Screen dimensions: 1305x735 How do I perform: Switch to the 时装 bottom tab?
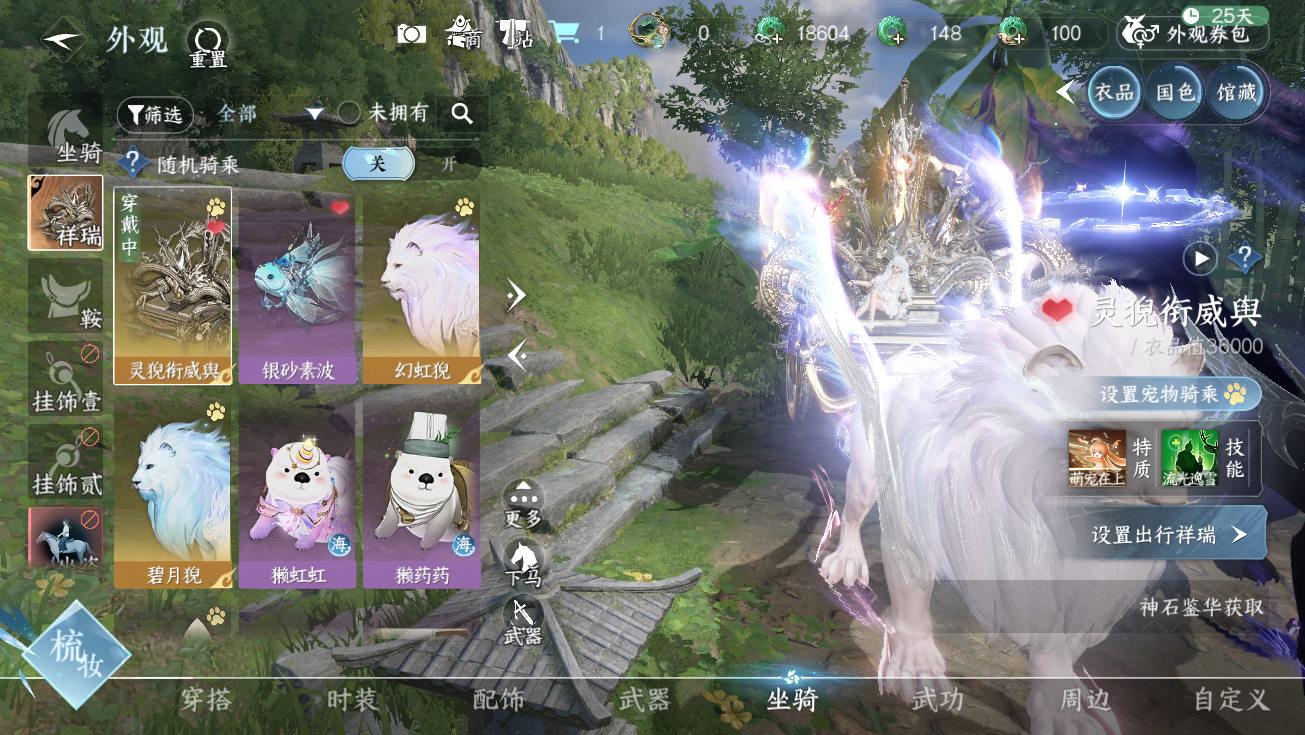[x=352, y=700]
